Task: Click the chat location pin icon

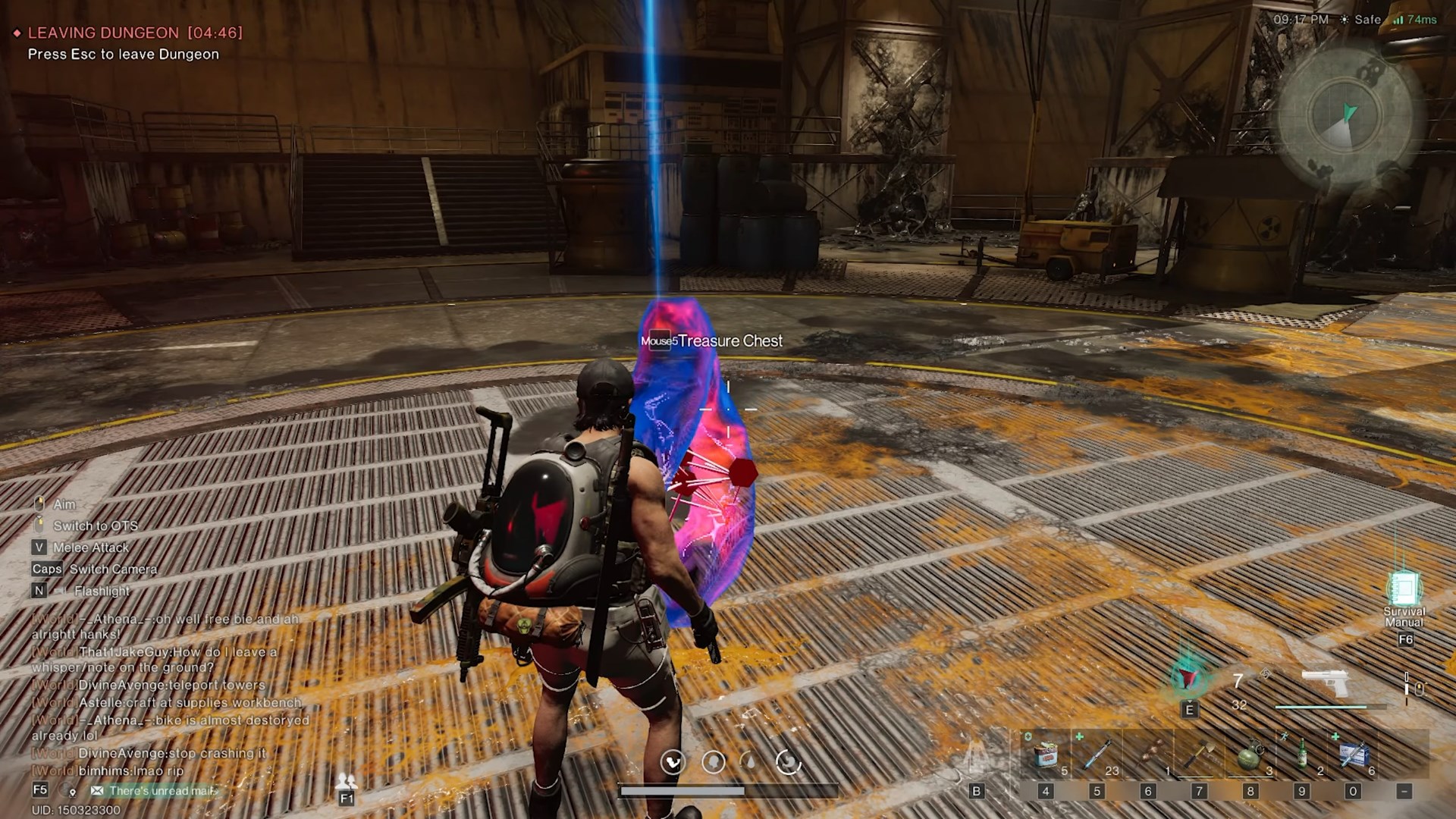Action: tap(72, 792)
